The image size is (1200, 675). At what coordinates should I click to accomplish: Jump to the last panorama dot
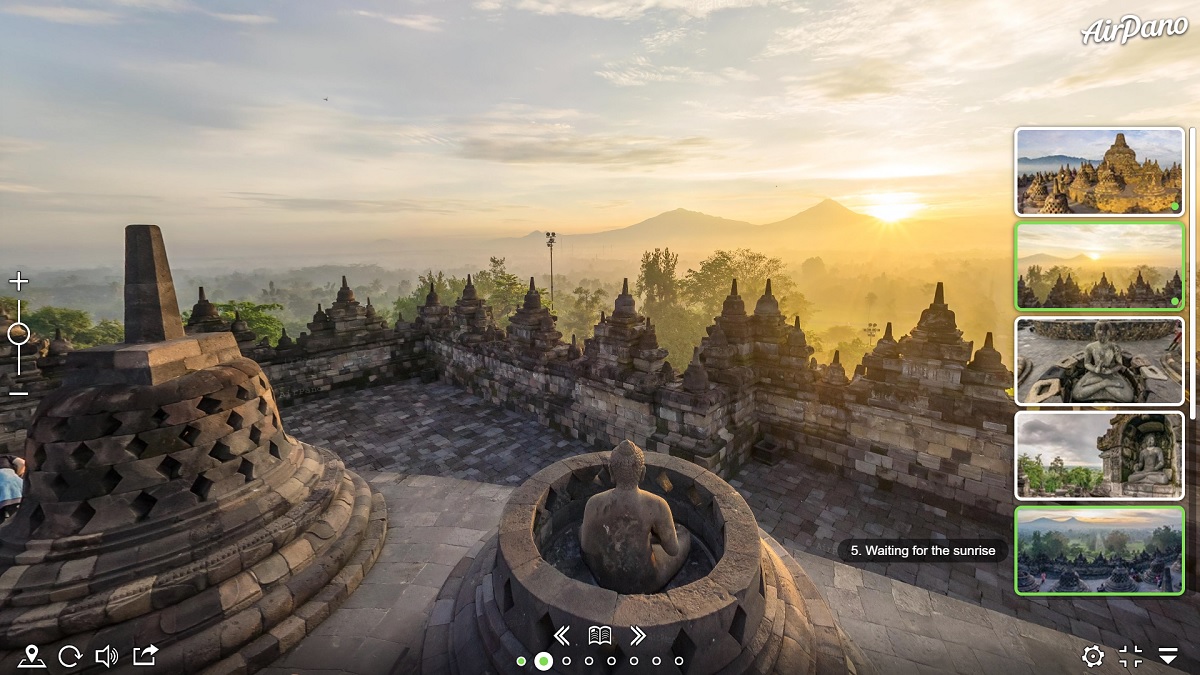[679, 661]
